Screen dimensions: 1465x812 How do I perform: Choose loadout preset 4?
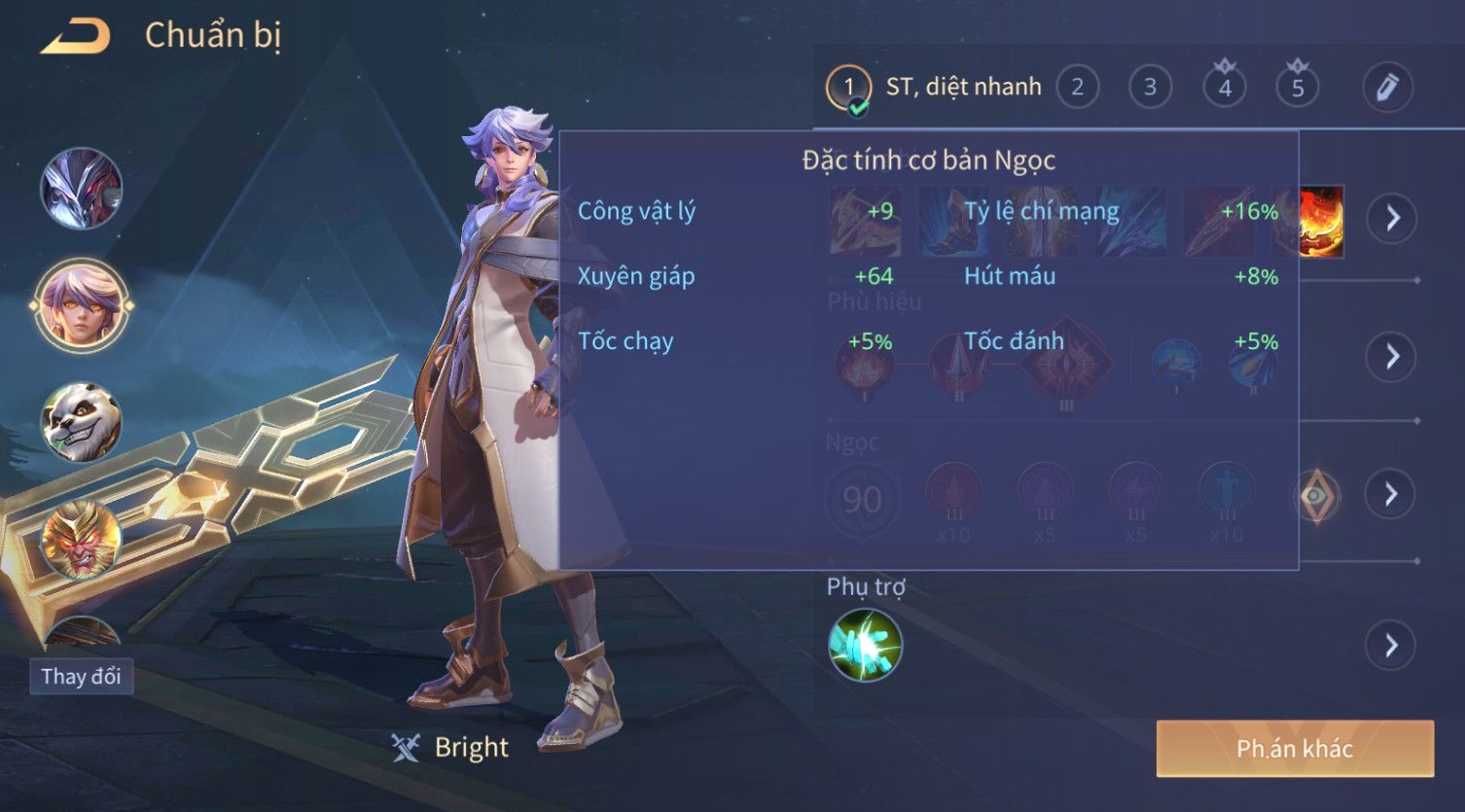(1224, 88)
